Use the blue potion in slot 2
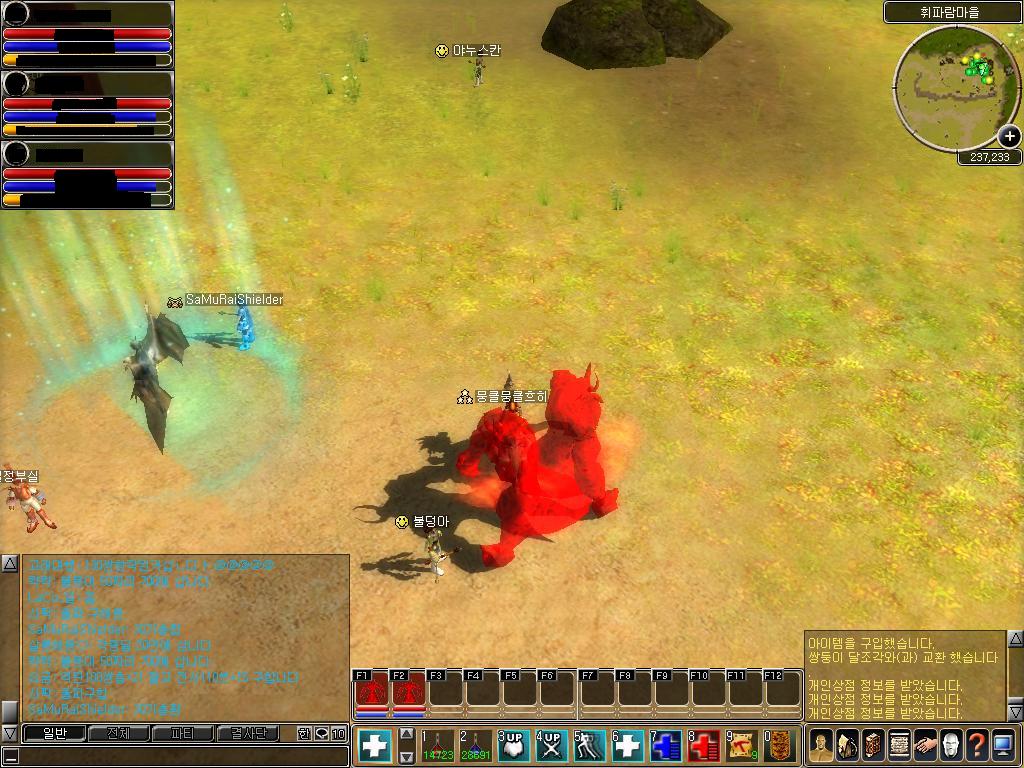Viewport: 1024px width, 768px height. tap(475, 746)
